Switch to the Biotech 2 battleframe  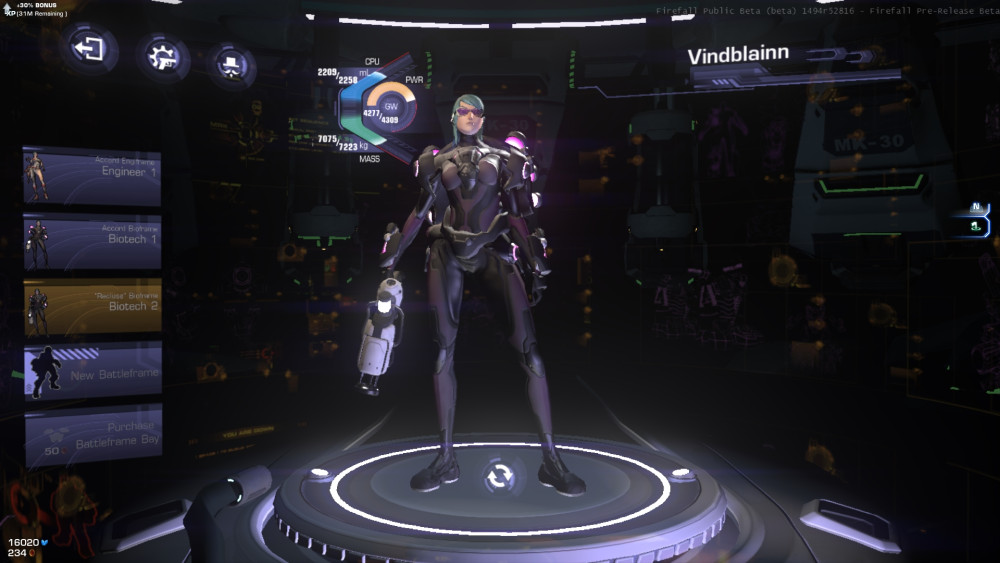tap(92, 307)
